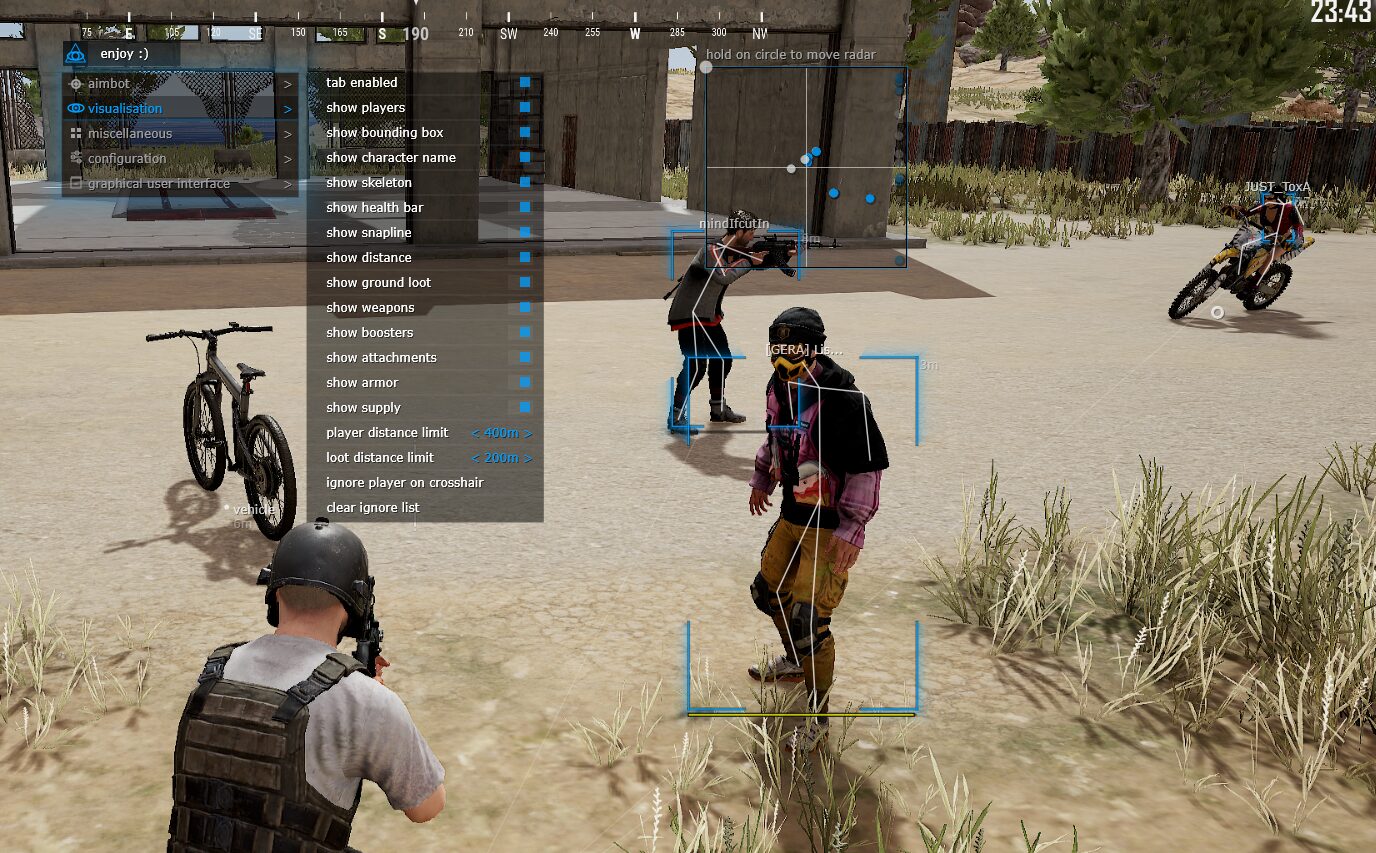Toggle the show weapons option
1376x853 pixels.
(x=525, y=307)
